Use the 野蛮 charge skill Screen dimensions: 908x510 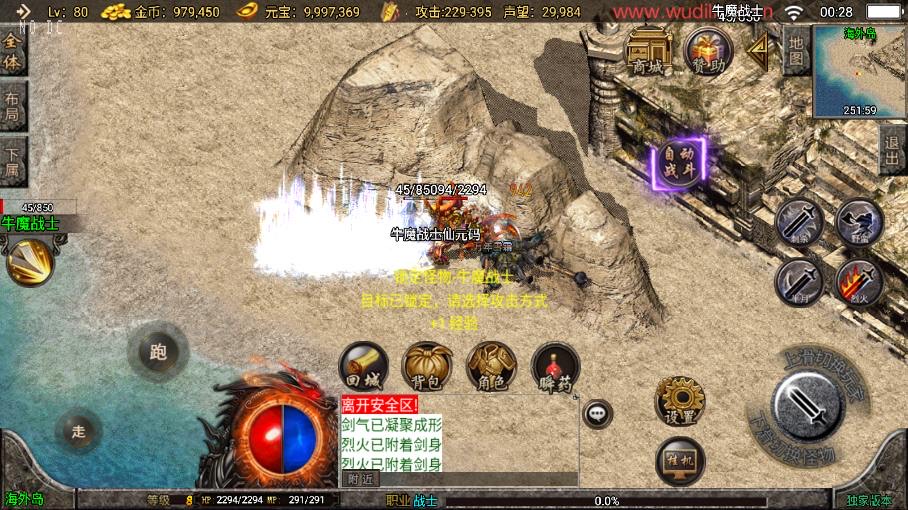coord(858,220)
